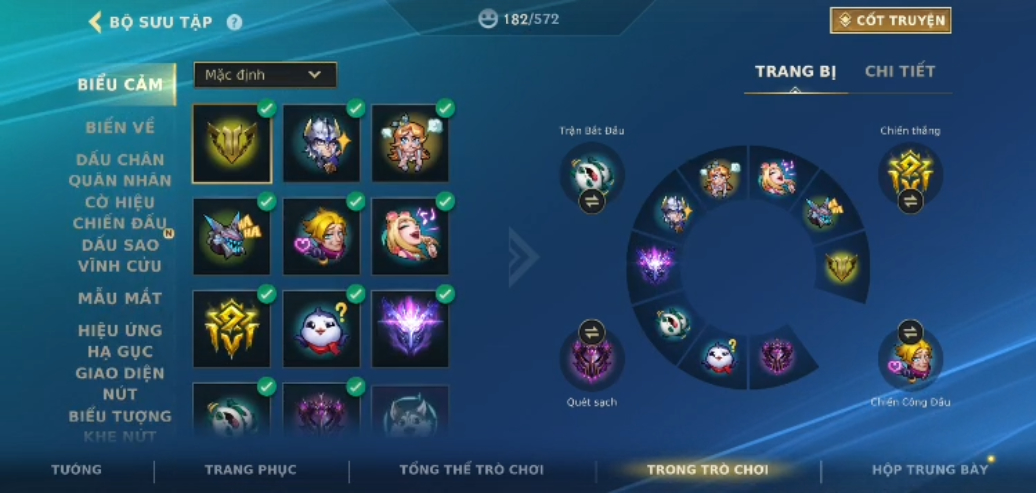Select the penguin with question mark emote
Image resolution: width=1036 pixels, height=493 pixels.
(x=321, y=327)
